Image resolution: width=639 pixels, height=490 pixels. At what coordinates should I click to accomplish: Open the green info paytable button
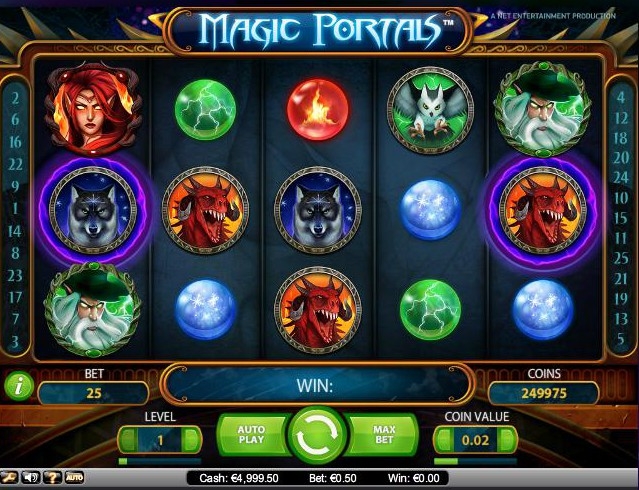[19, 382]
